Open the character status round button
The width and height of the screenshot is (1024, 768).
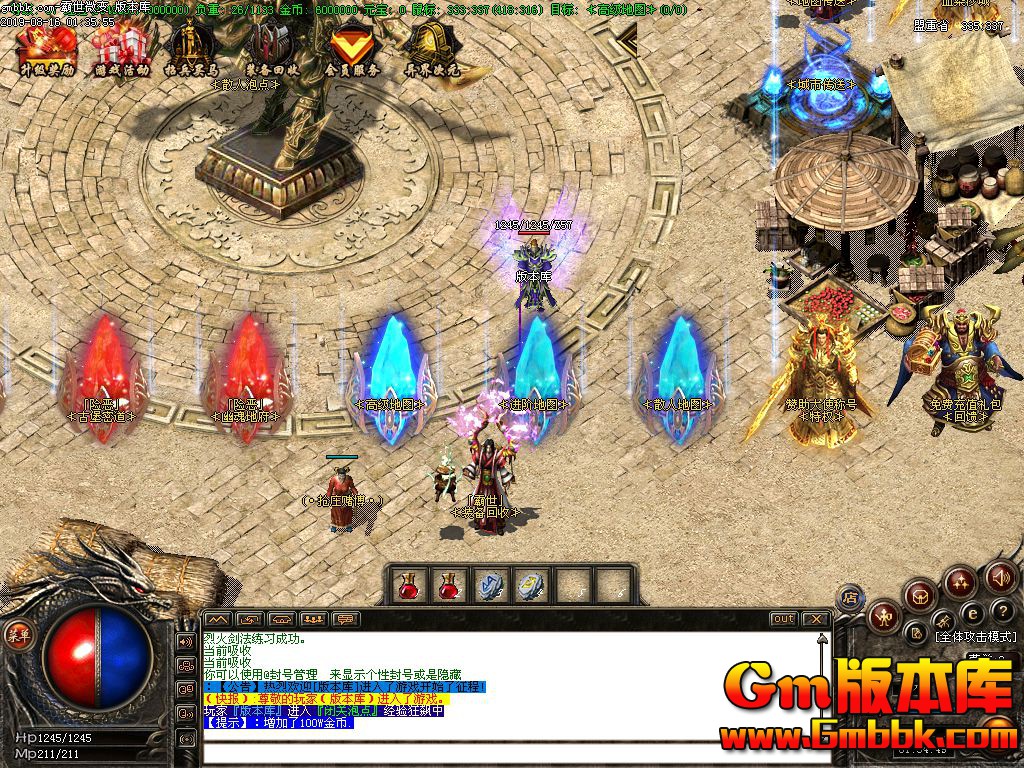pyautogui.click(x=883, y=615)
